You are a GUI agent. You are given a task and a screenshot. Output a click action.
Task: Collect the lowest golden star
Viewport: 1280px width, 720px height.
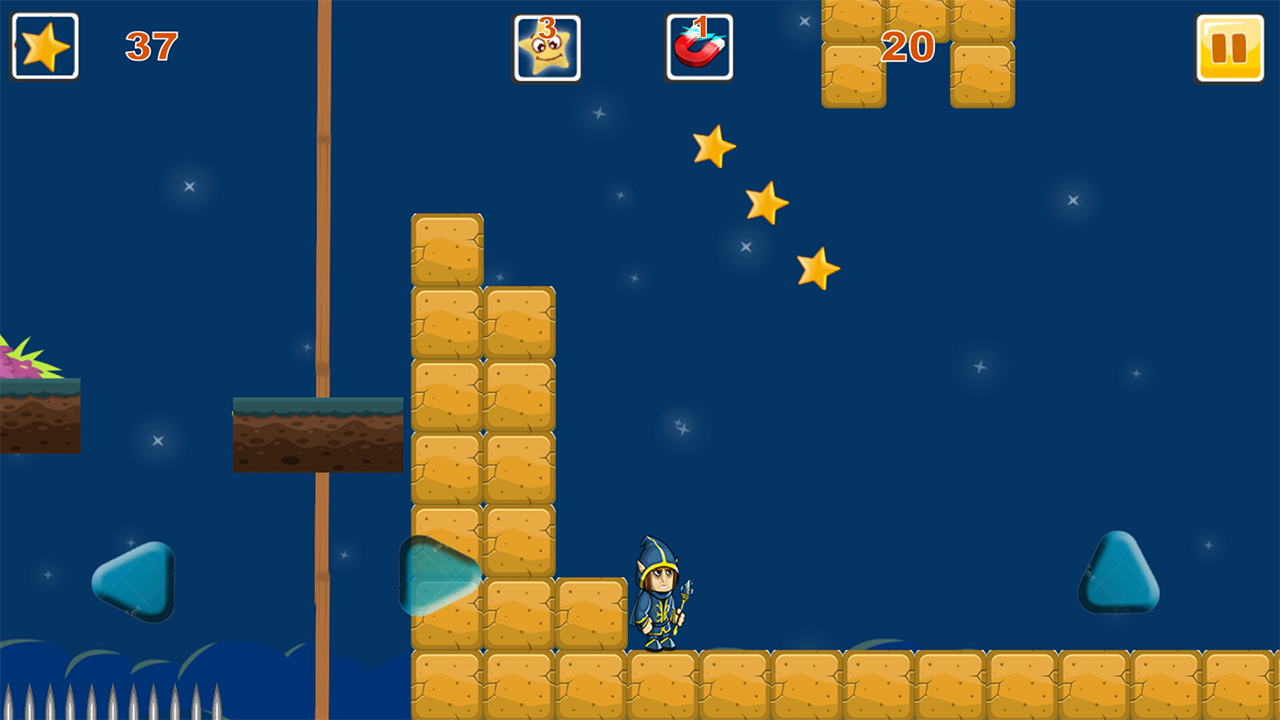tap(820, 267)
